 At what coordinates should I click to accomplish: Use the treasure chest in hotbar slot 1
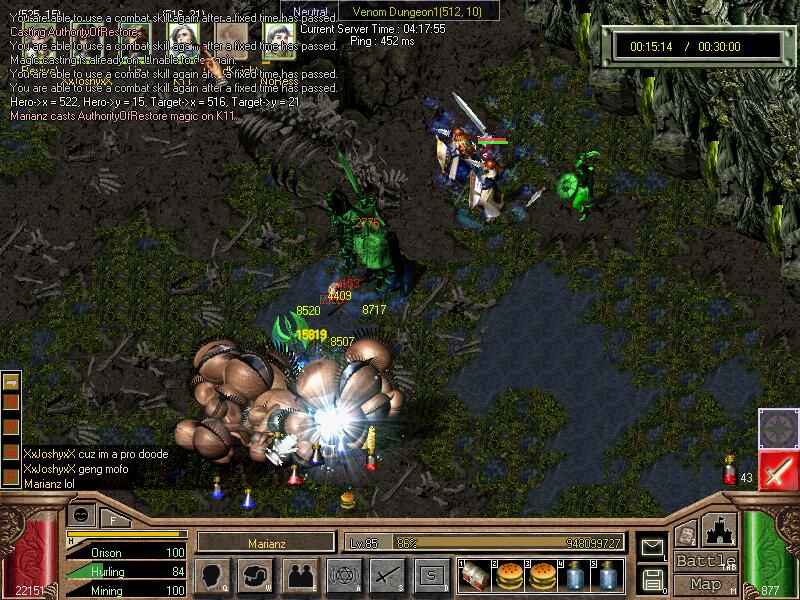point(476,575)
